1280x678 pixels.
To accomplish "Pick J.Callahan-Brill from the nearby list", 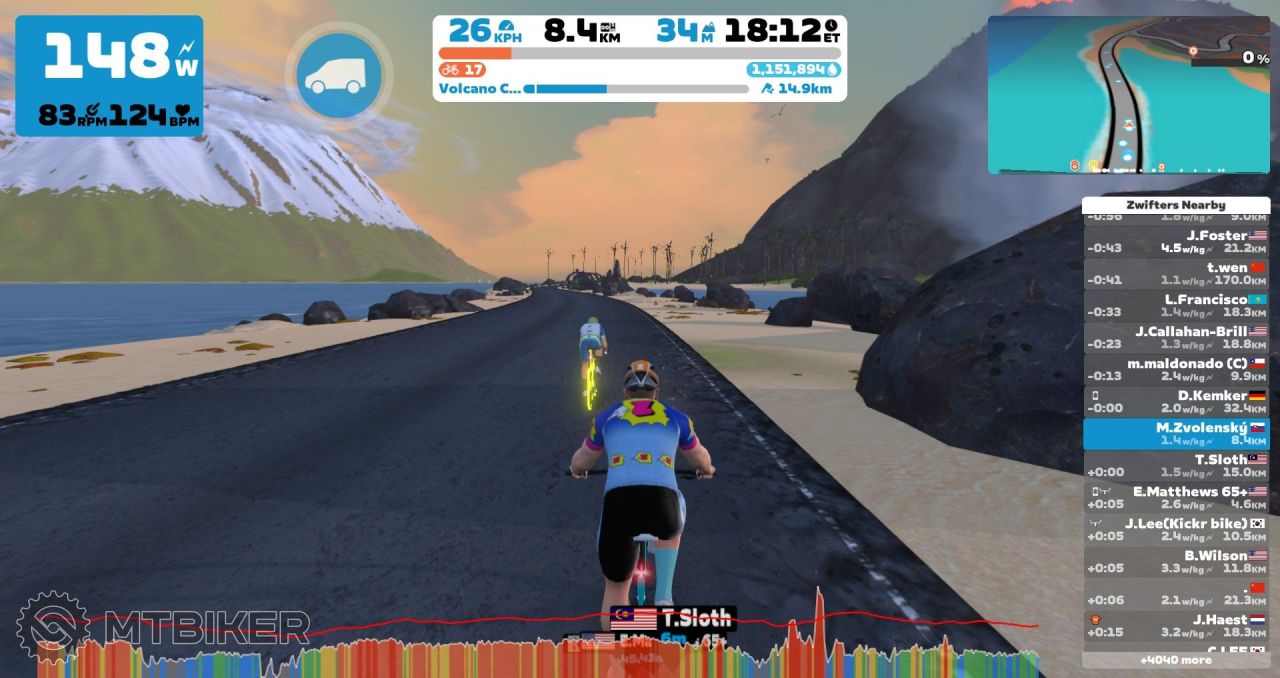I will coord(1176,338).
